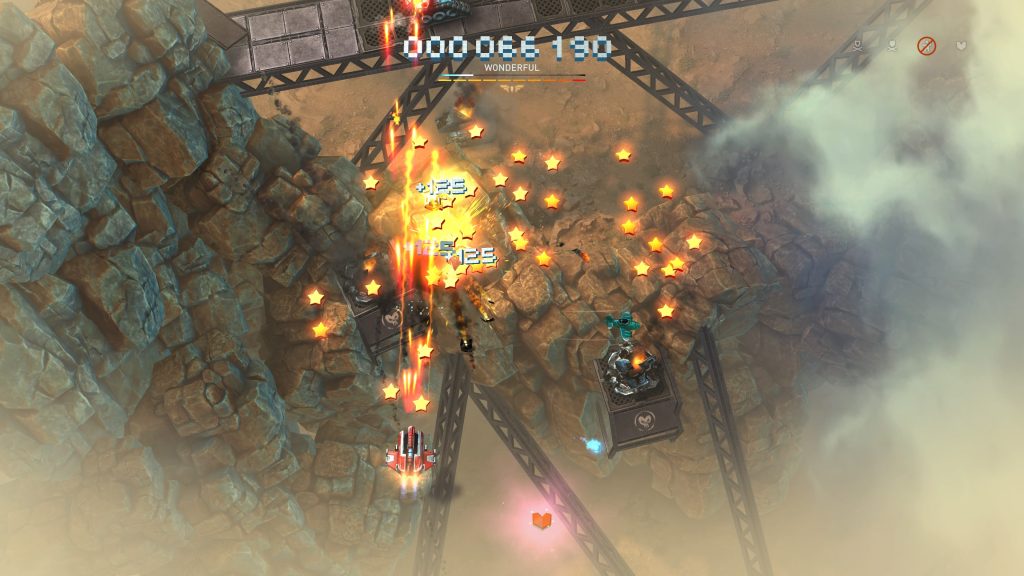Click the red crossed-out rescue objective icon
Viewport: 1024px width, 576px height.
click(x=927, y=46)
